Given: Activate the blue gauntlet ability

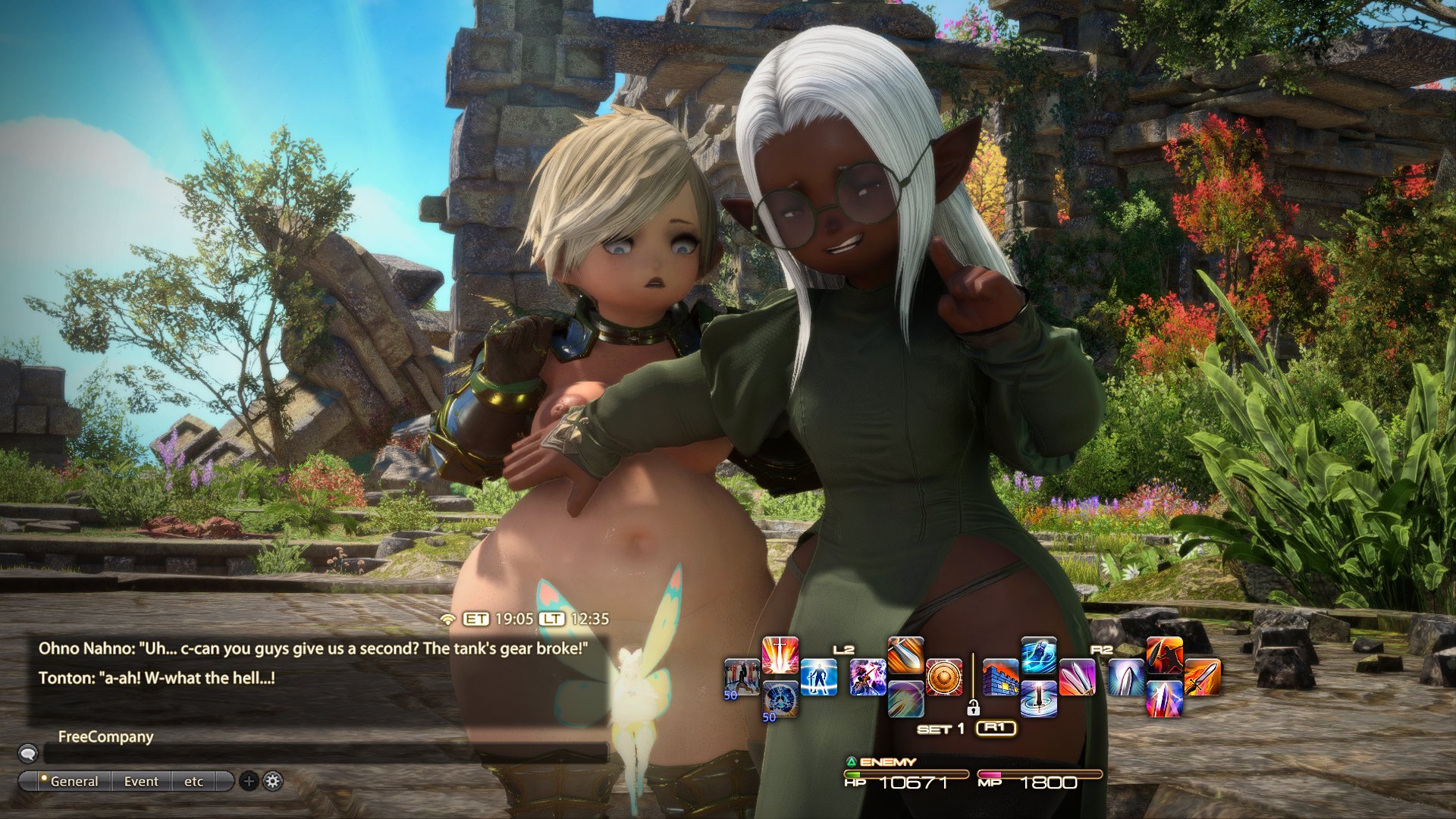Looking at the screenshot, I should tap(1039, 656).
